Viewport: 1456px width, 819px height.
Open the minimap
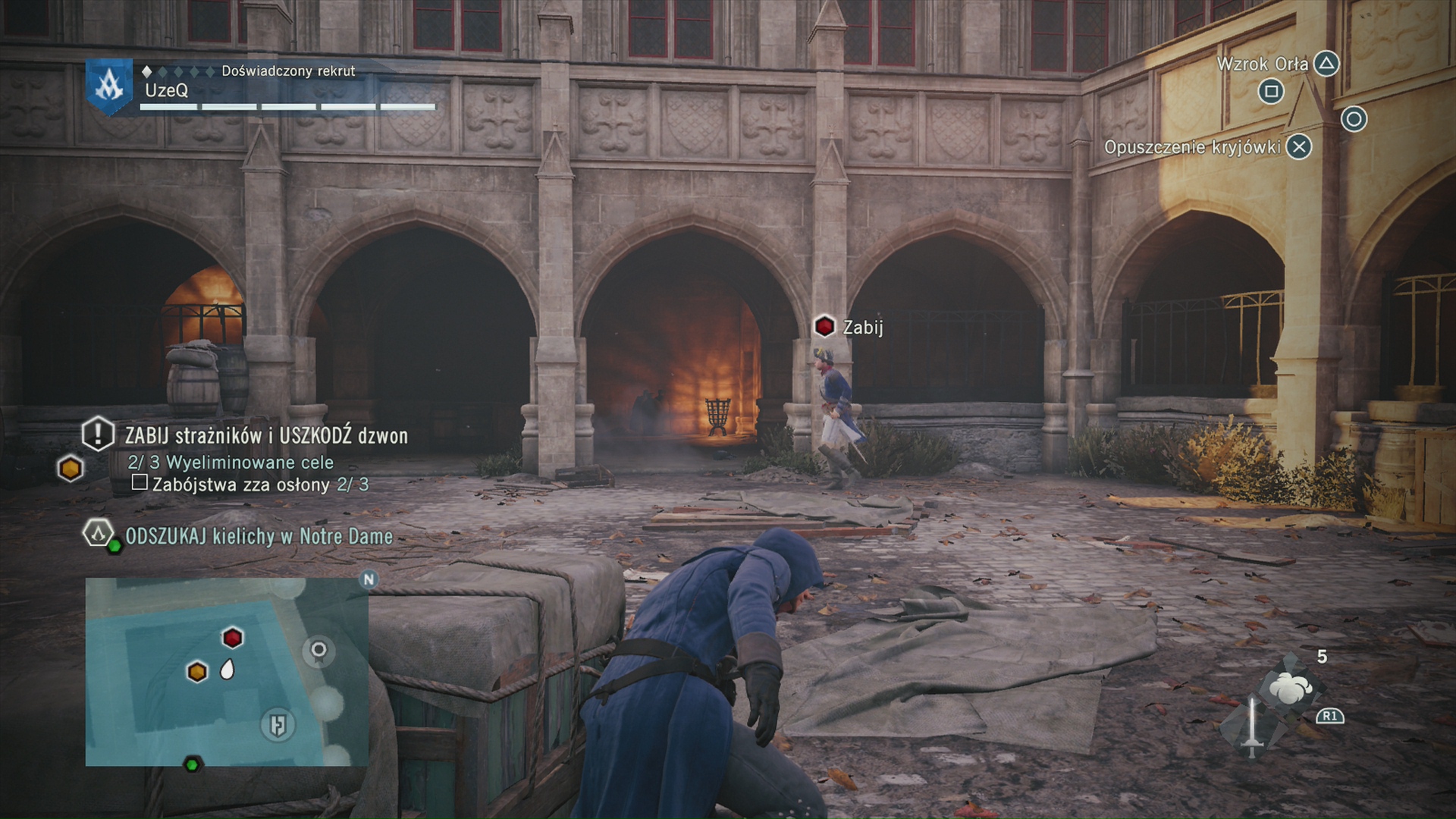[x=226, y=671]
